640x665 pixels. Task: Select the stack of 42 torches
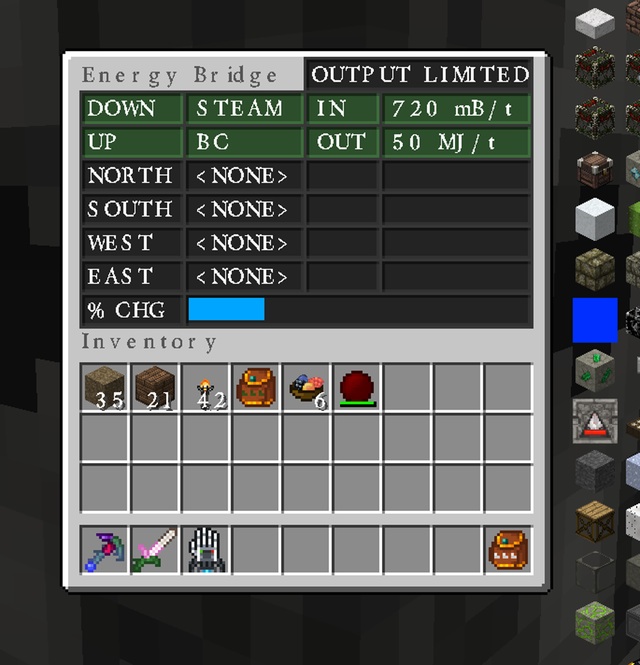tap(206, 387)
